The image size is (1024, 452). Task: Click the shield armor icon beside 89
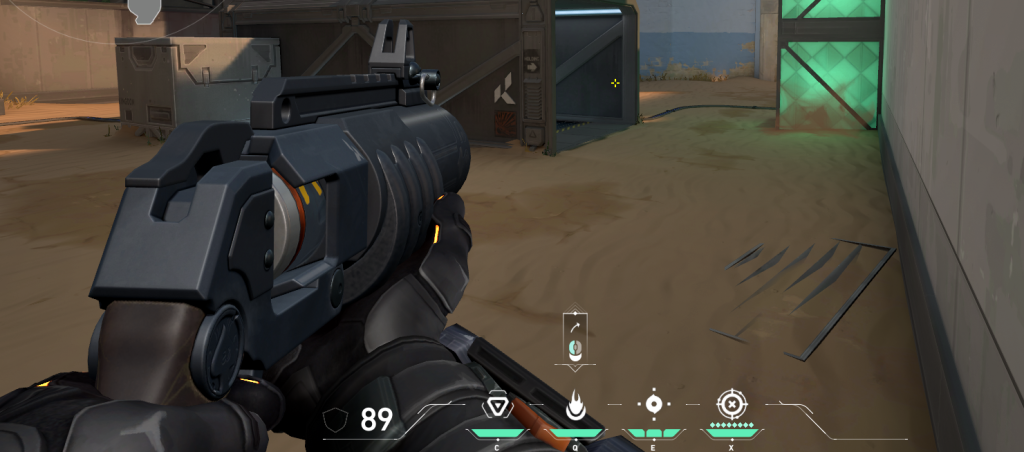tap(341, 419)
